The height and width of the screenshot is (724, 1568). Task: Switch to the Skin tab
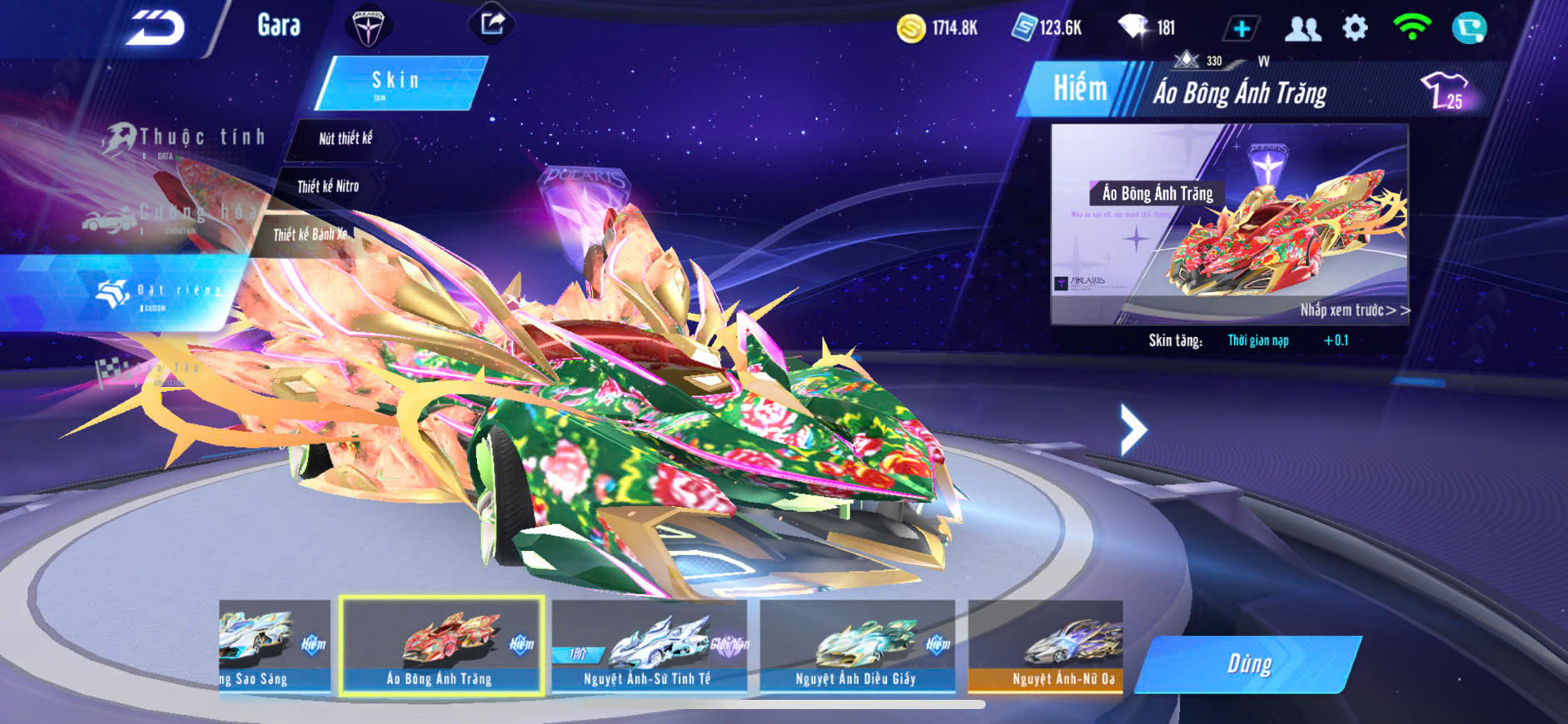(400, 82)
